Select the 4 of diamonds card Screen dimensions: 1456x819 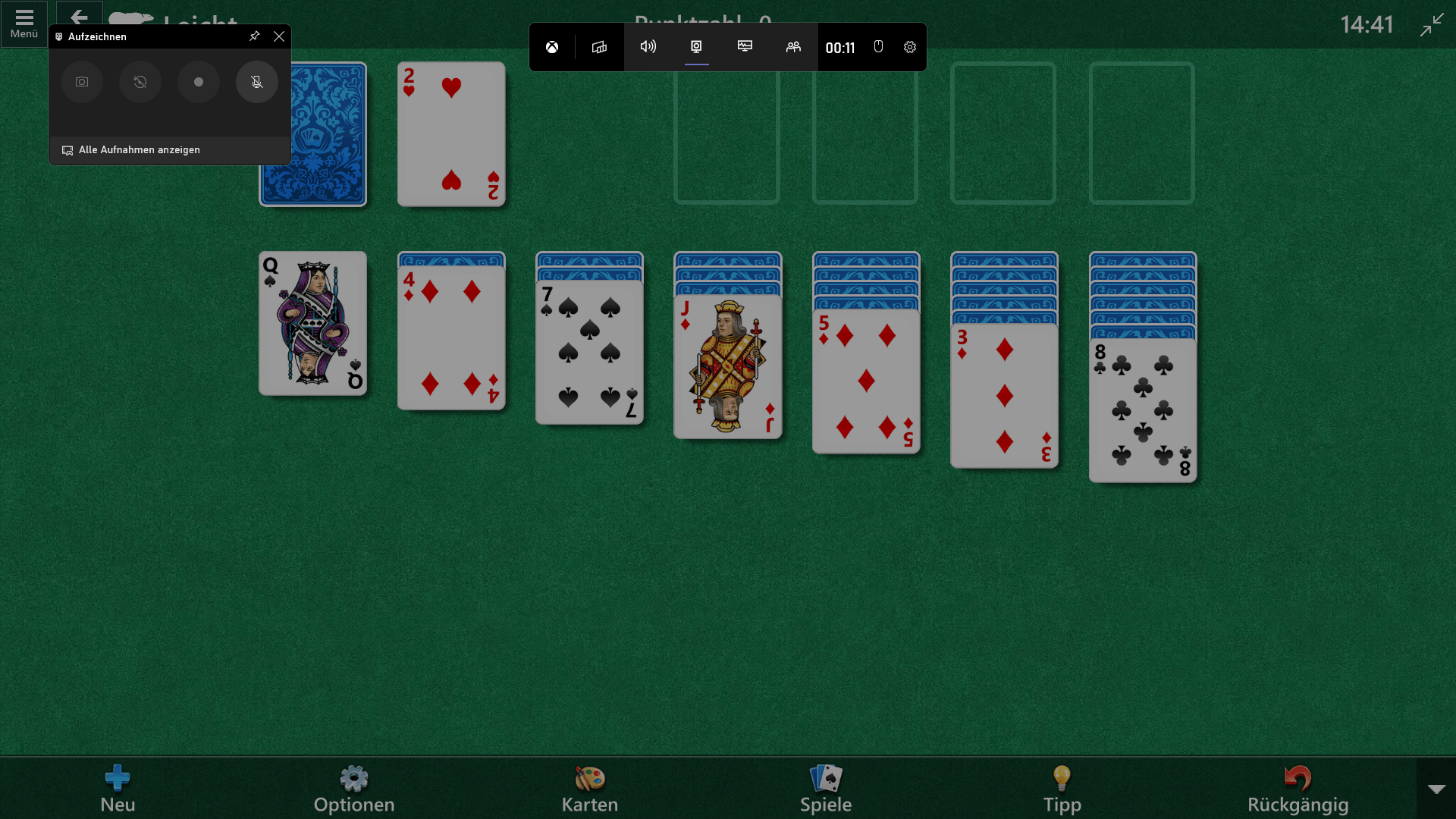coord(451,337)
